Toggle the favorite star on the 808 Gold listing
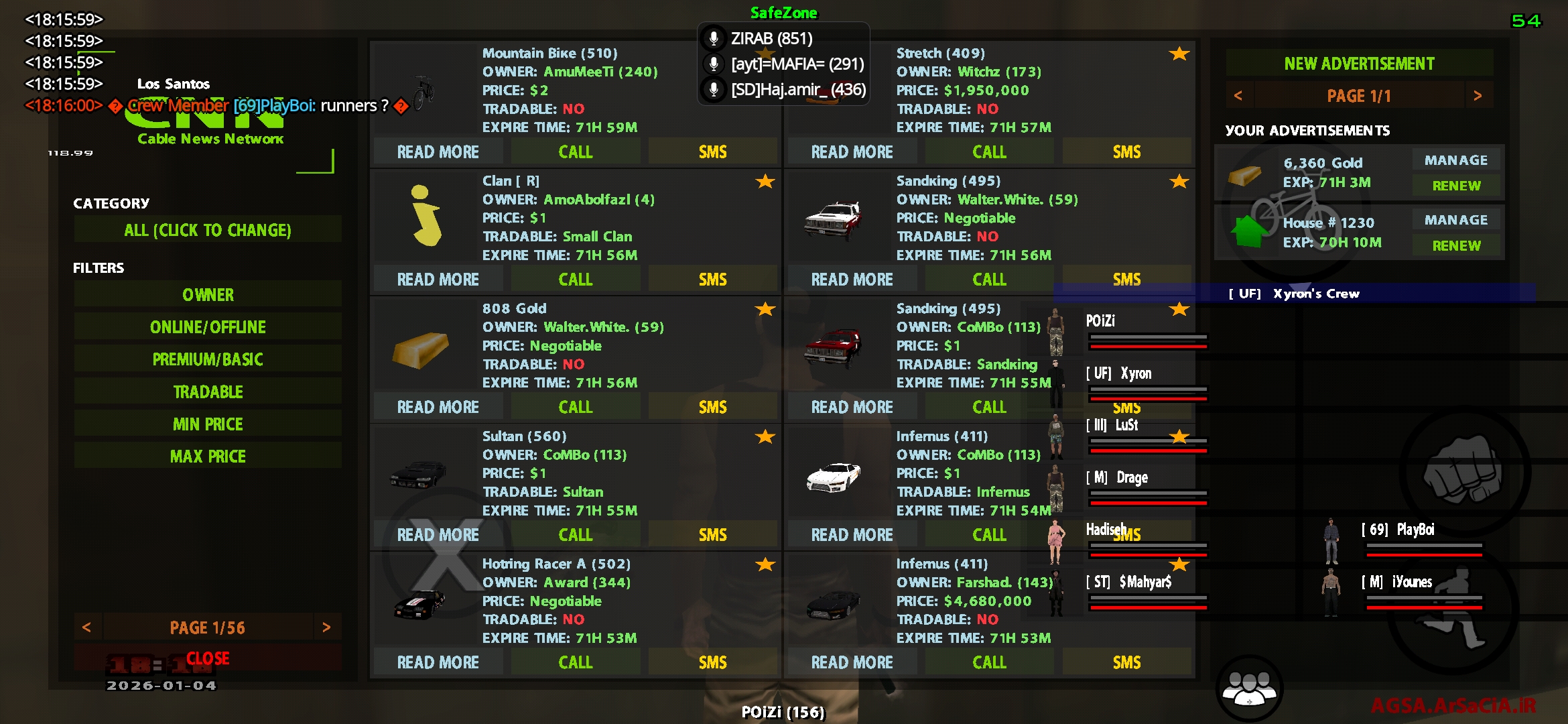This screenshot has width=1568, height=724. pos(764,309)
